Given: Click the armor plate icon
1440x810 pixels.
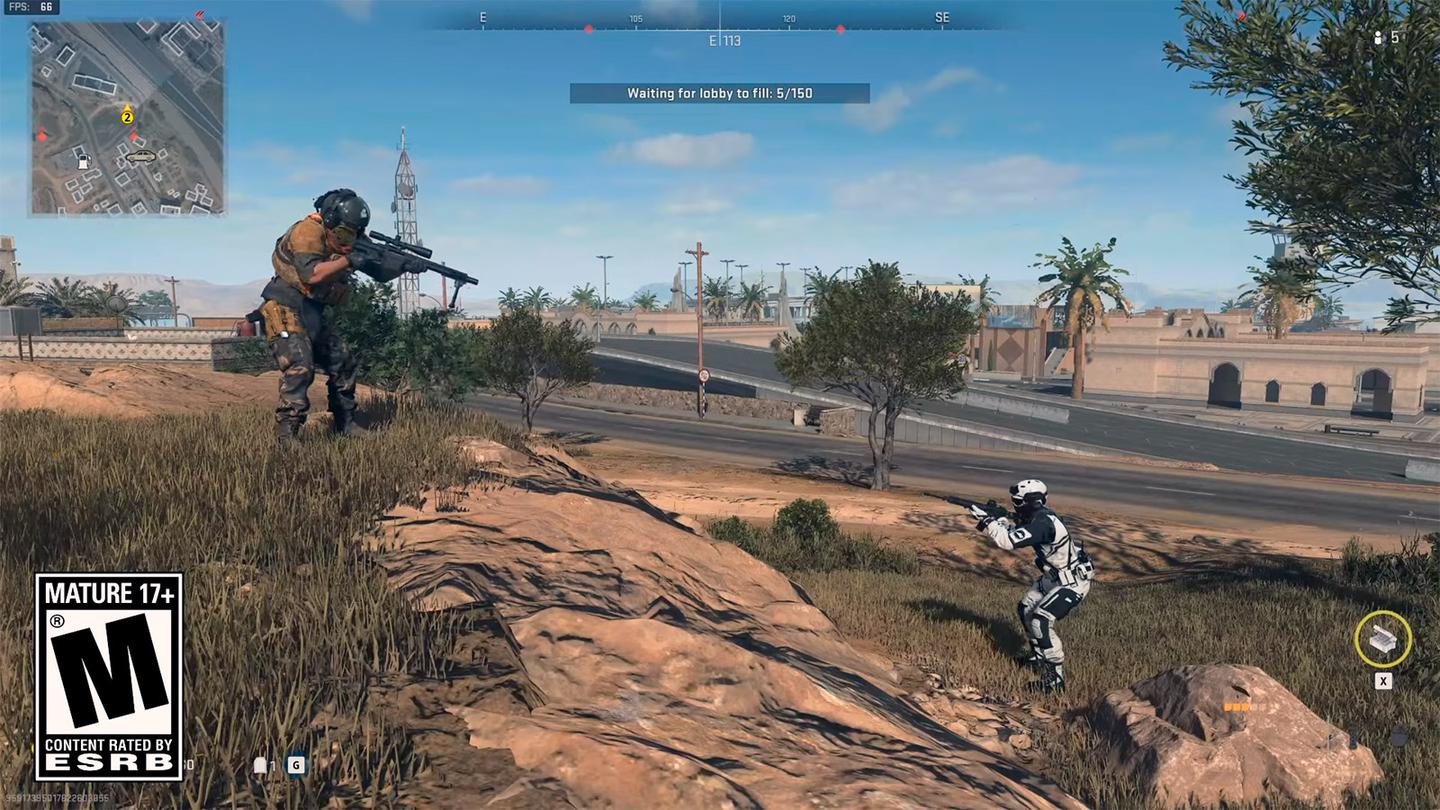Looking at the screenshot, I should pyautogui.click(x=260, y=766).
